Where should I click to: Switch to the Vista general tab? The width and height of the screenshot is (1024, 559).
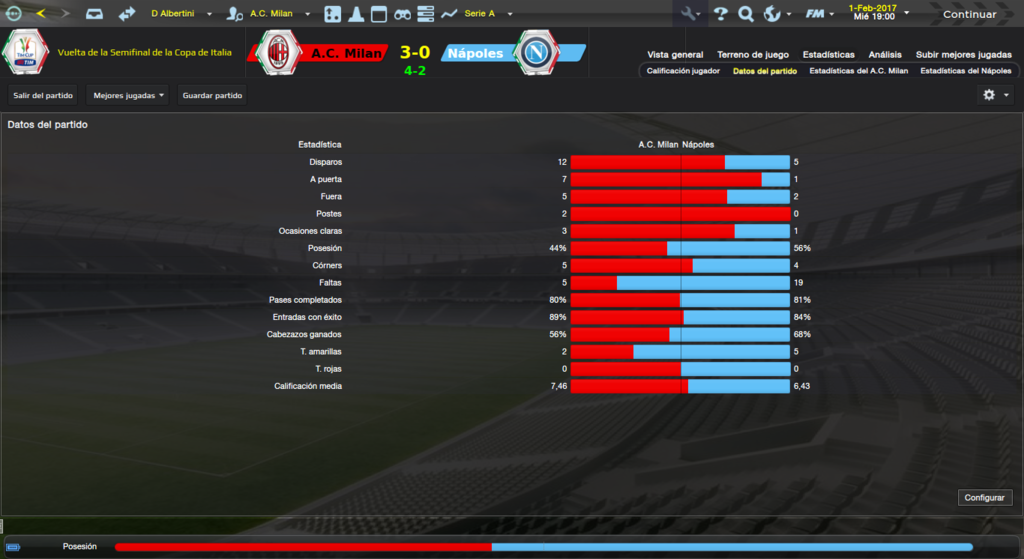675,55
